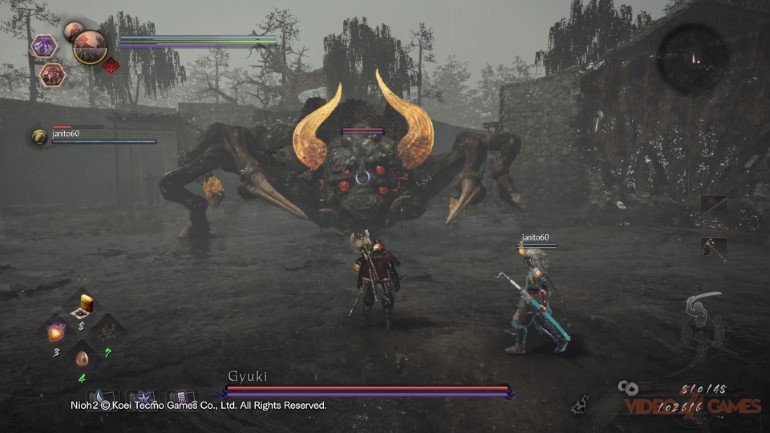Select the red yokai soul core hexagon
This screenshot has width=770, height=433.
tap(53, 73)
